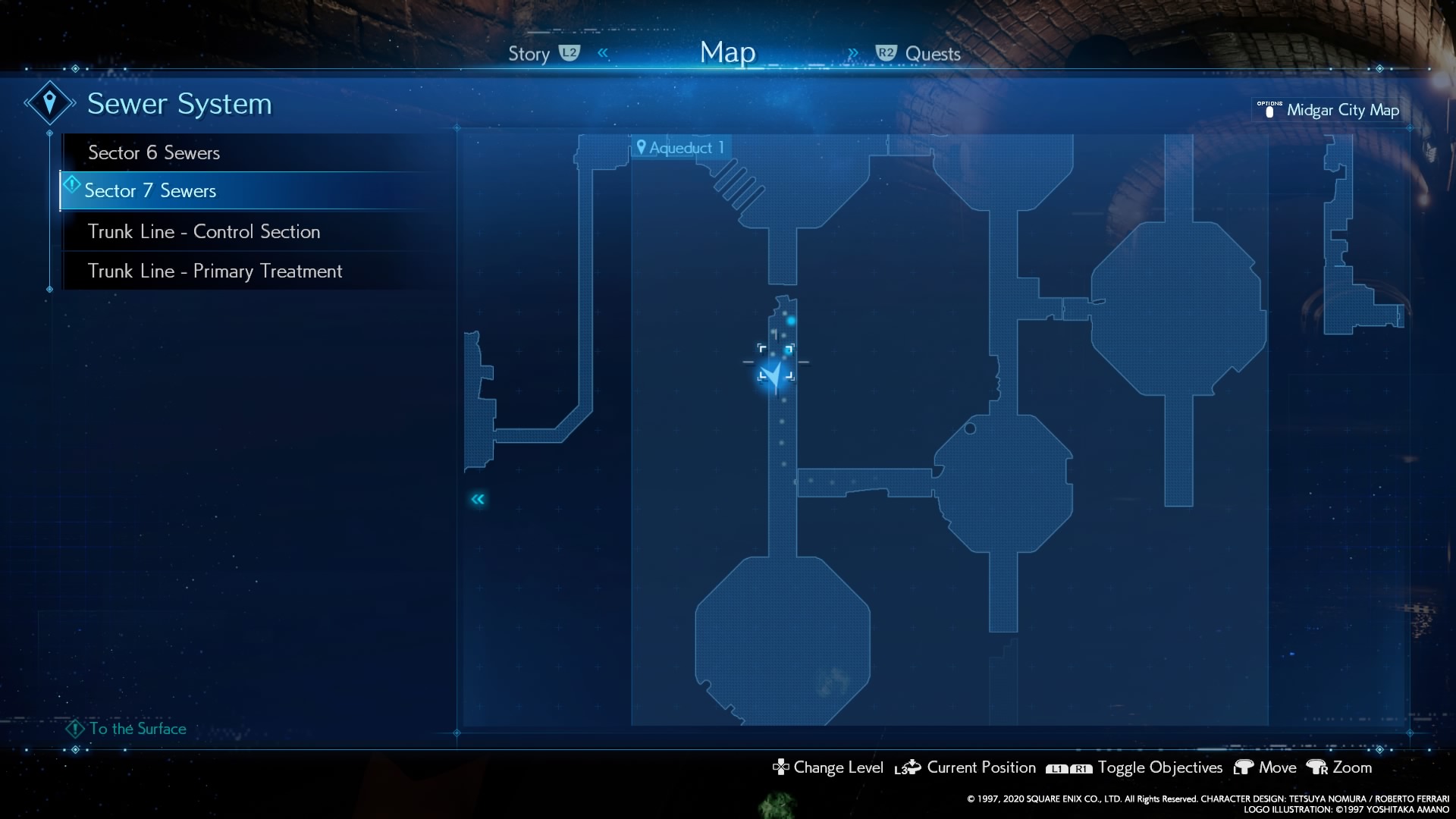The height and width of the screenshot is (819, 1456).
Task: Click the objective diamond beside Sector 7 Sewers
Action: click(72, 184)
